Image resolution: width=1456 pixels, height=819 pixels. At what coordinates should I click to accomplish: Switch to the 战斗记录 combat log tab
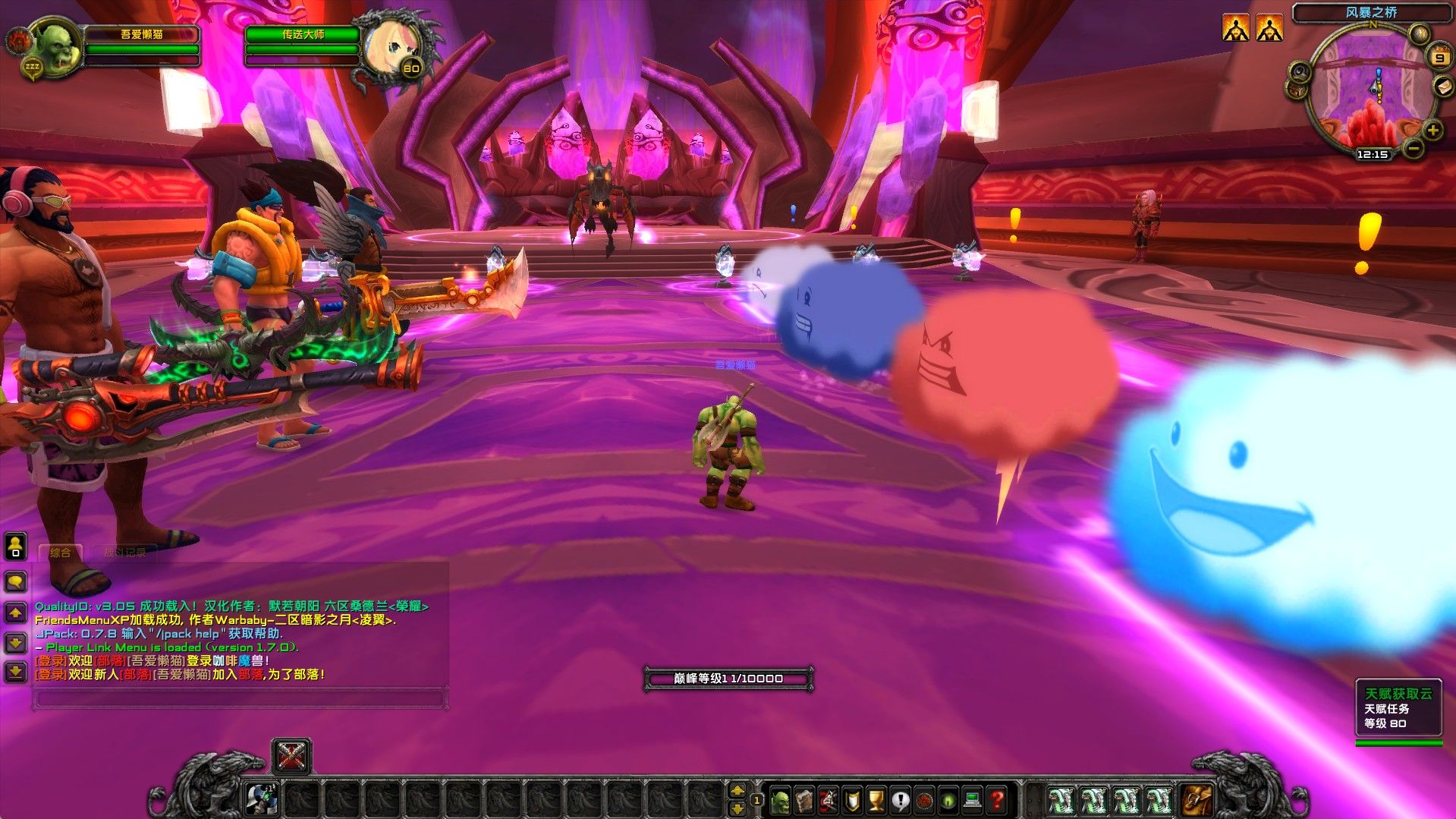125,553
